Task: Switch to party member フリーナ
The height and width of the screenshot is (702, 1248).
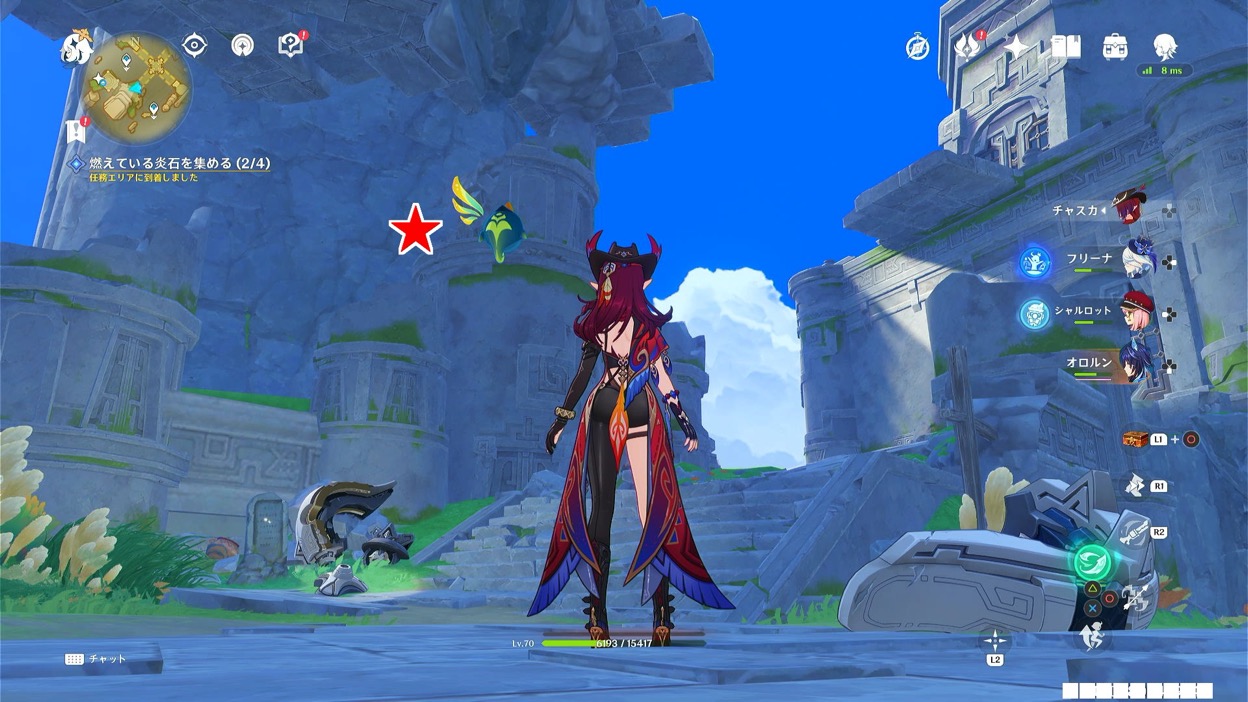Action: [1139, 259]
